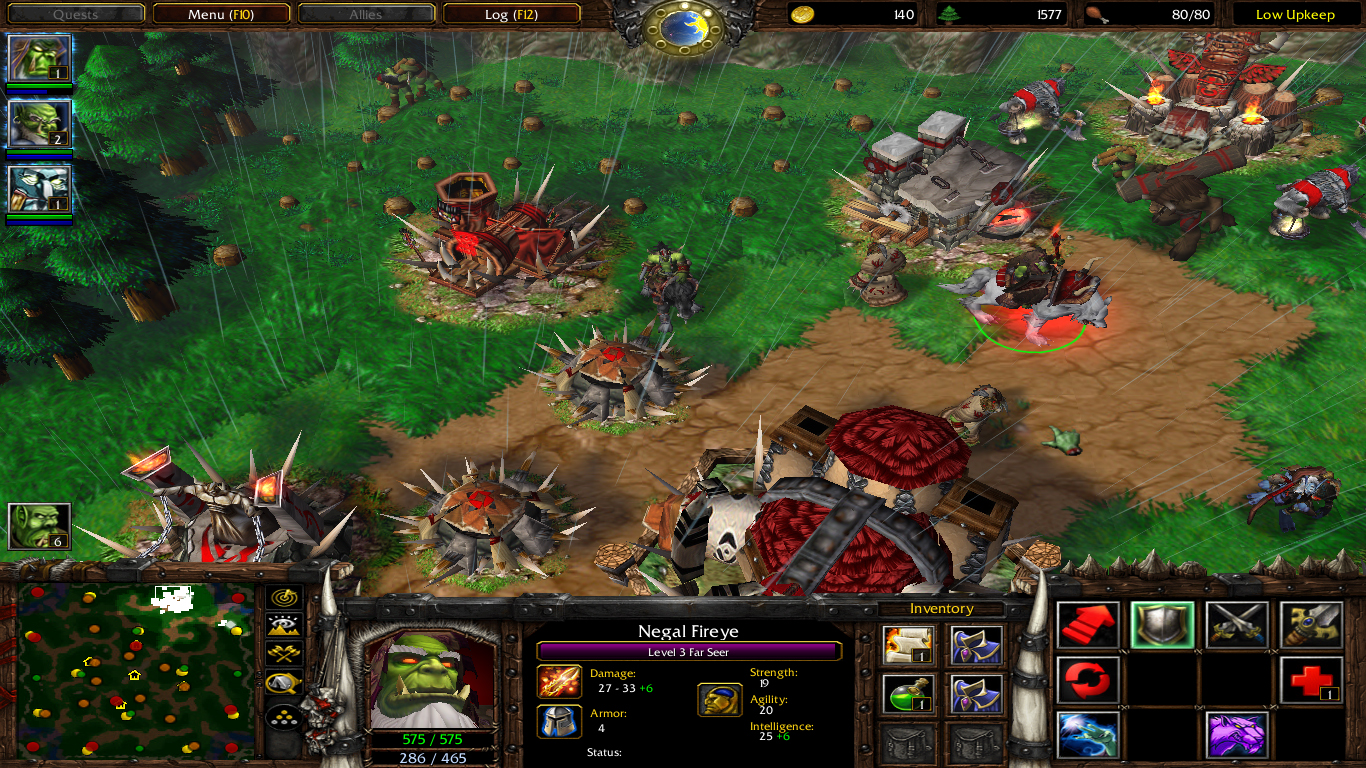1366x768 pixels.
Task: Use the scroll item in inventory
Action: pyautogui.click(x=909, y=646)
